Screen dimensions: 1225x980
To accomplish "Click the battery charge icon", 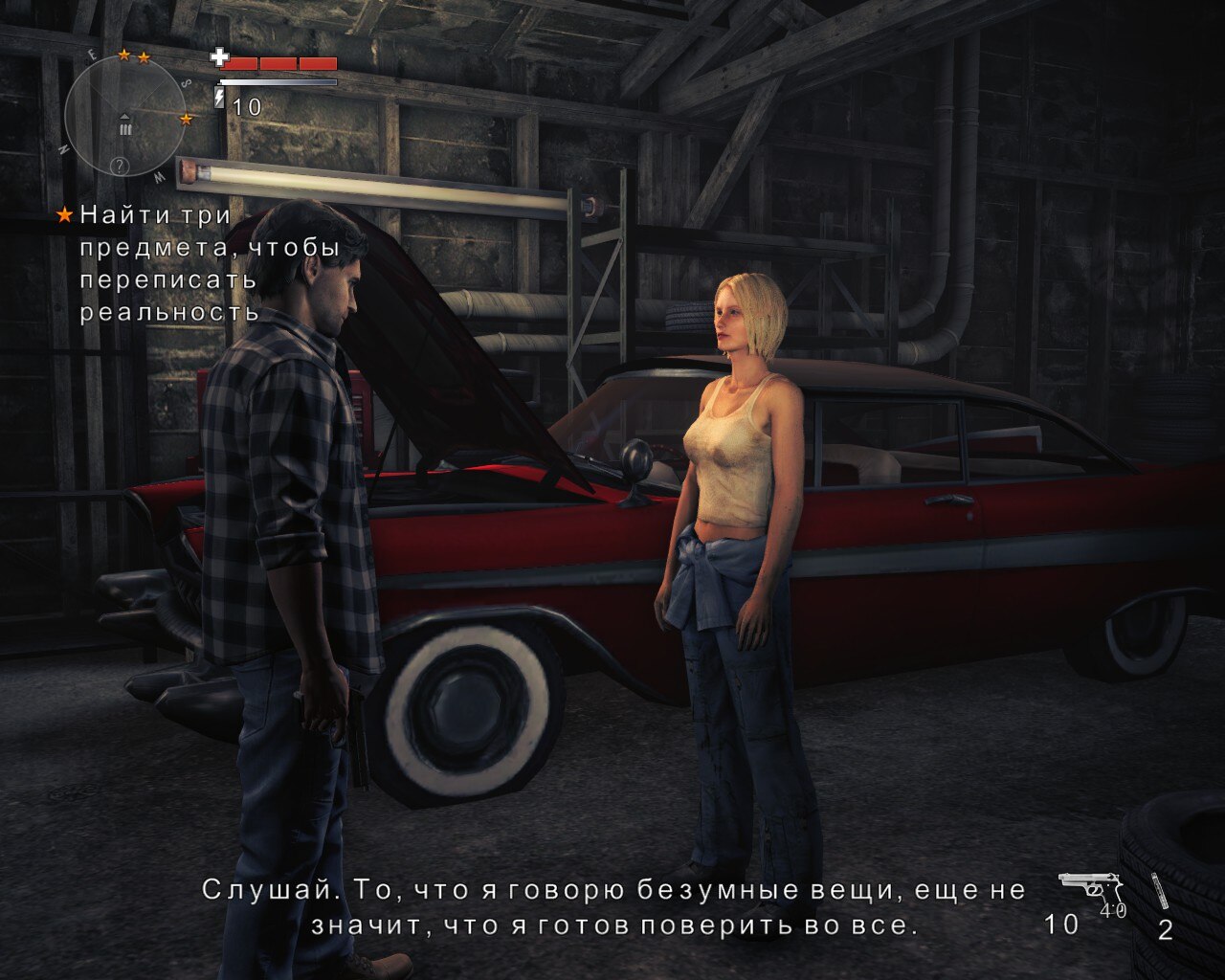I will 220,97.
